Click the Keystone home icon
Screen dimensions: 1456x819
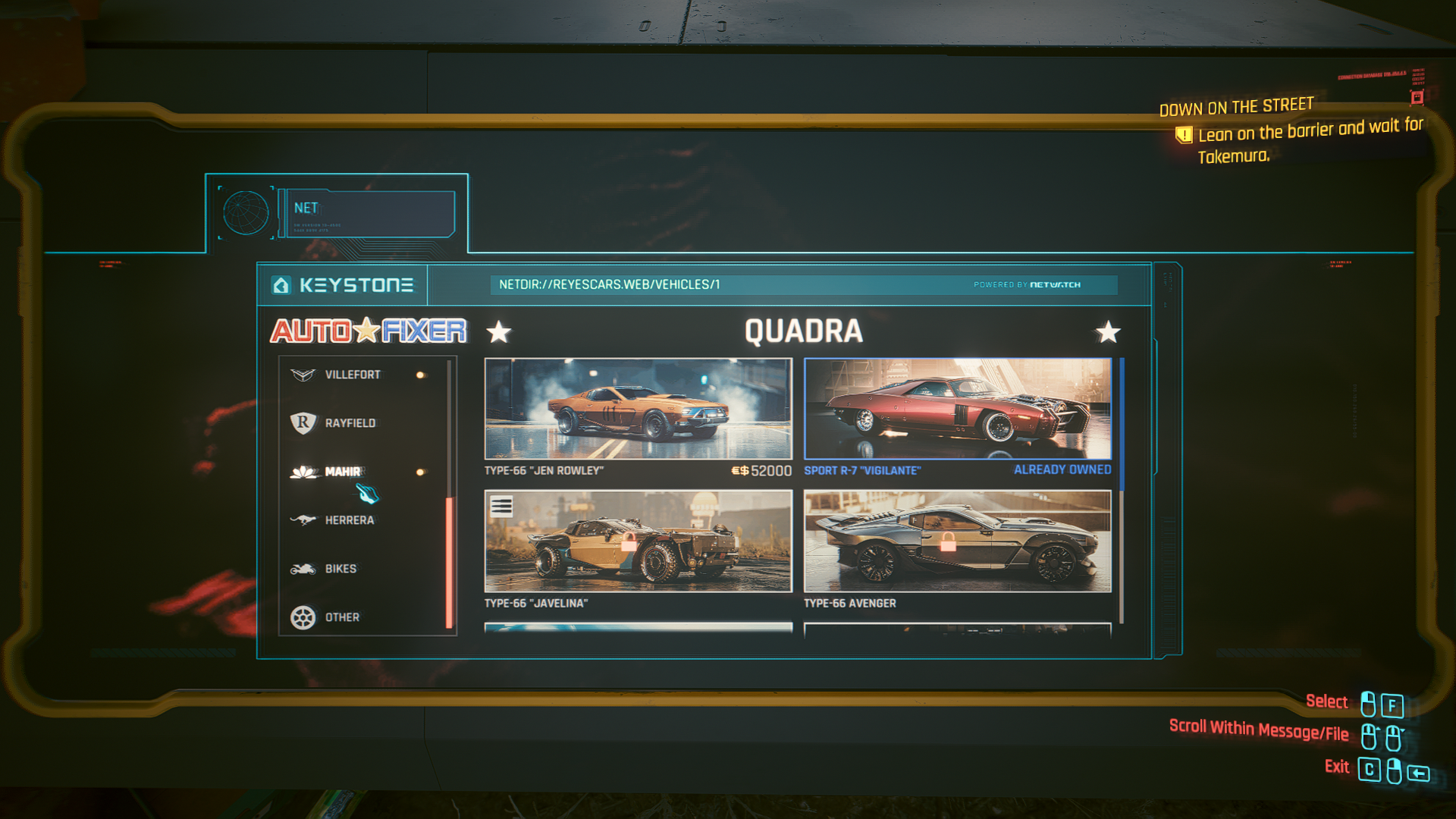[x=282, y=285]
